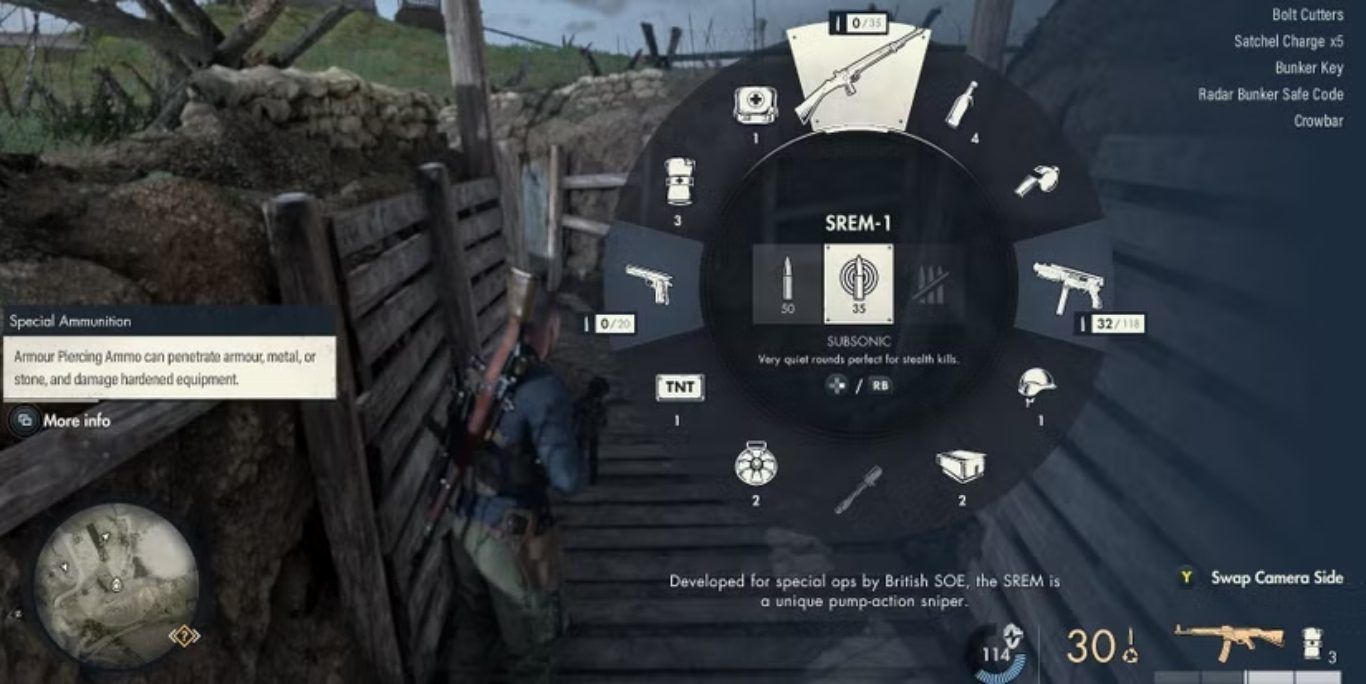Image resolution: width=1366 pixels, height=684 pixels.
Task: Select the bottle throwable slot
Action: 962,105
